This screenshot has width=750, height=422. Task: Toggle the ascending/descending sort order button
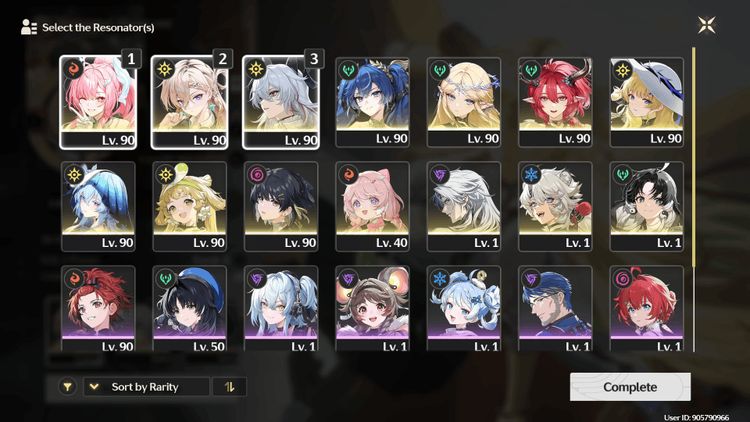pyautogui.click(x=229, y=387)
